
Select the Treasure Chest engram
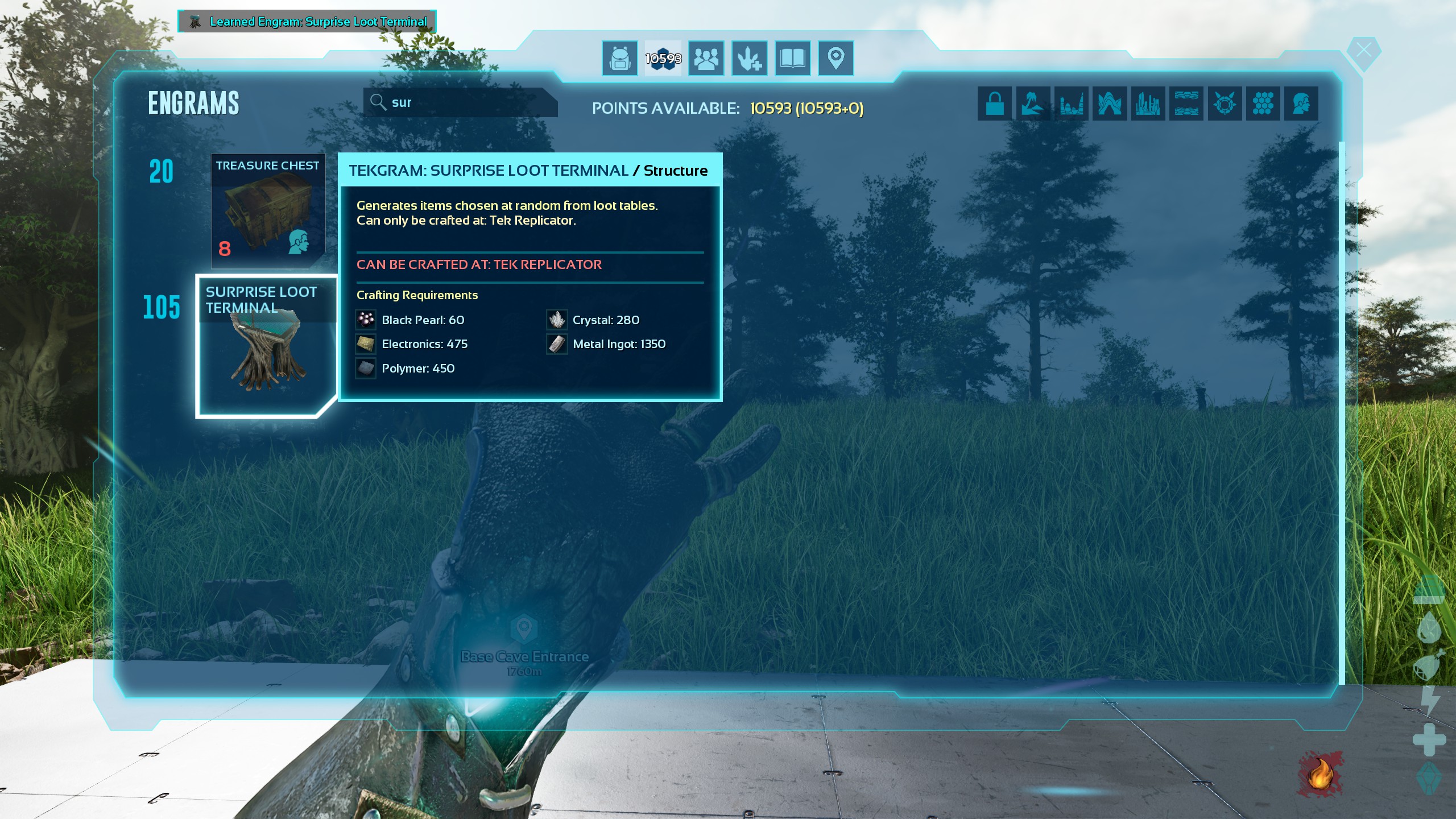coord(268,211)
